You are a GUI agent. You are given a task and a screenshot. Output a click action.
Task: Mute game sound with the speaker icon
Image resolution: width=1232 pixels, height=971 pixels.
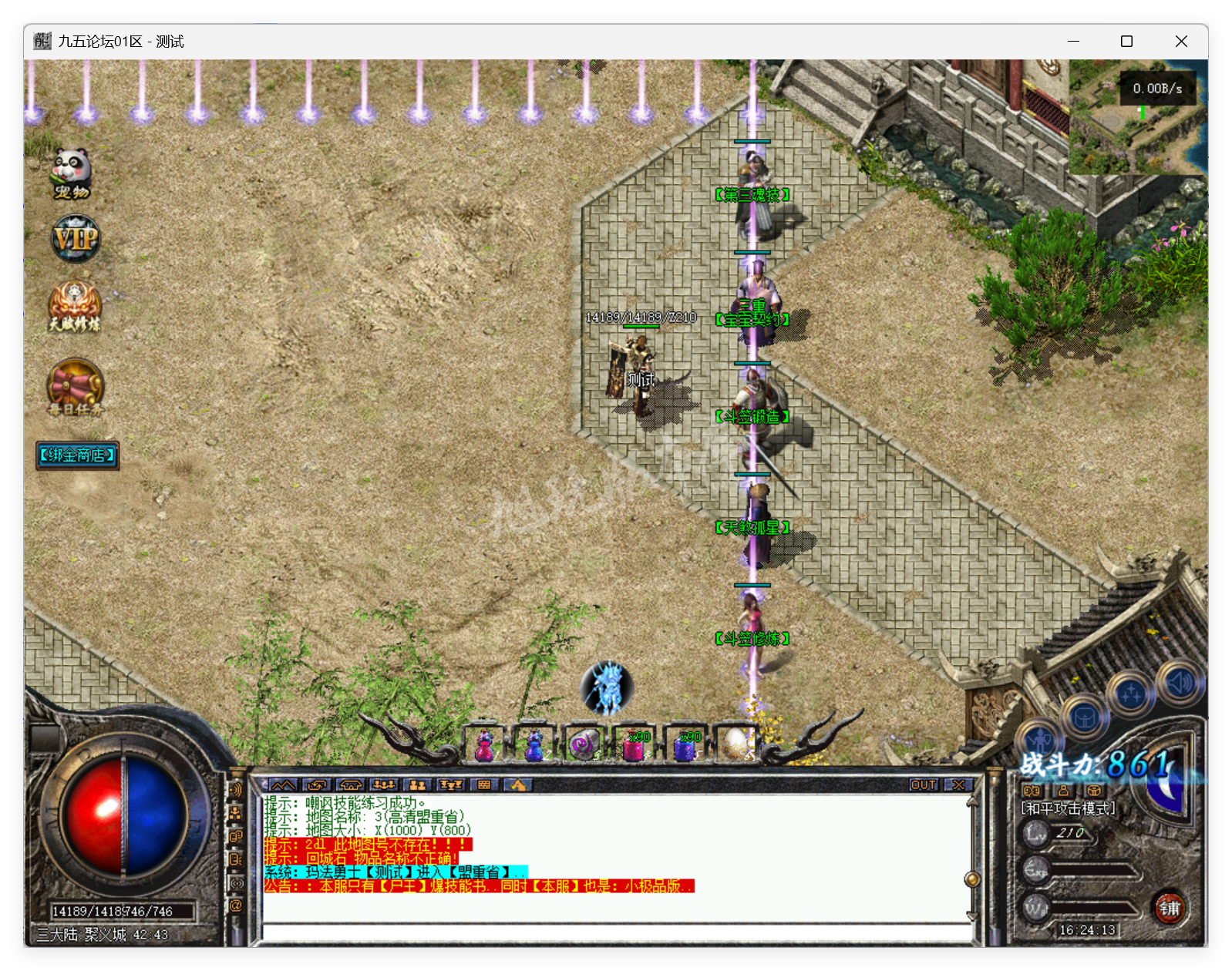[1178, 683]
